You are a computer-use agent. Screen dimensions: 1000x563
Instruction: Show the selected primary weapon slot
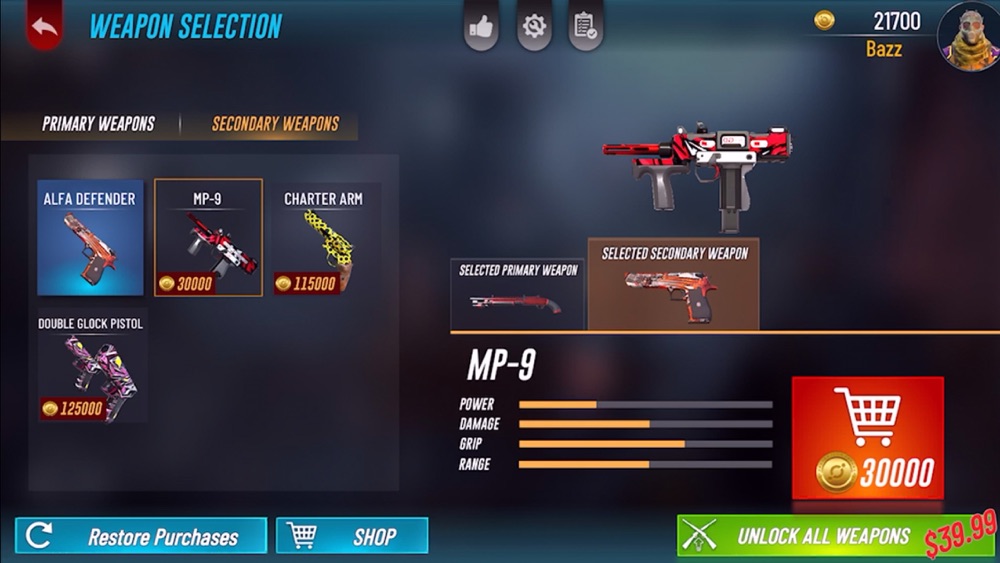[518, 294]
